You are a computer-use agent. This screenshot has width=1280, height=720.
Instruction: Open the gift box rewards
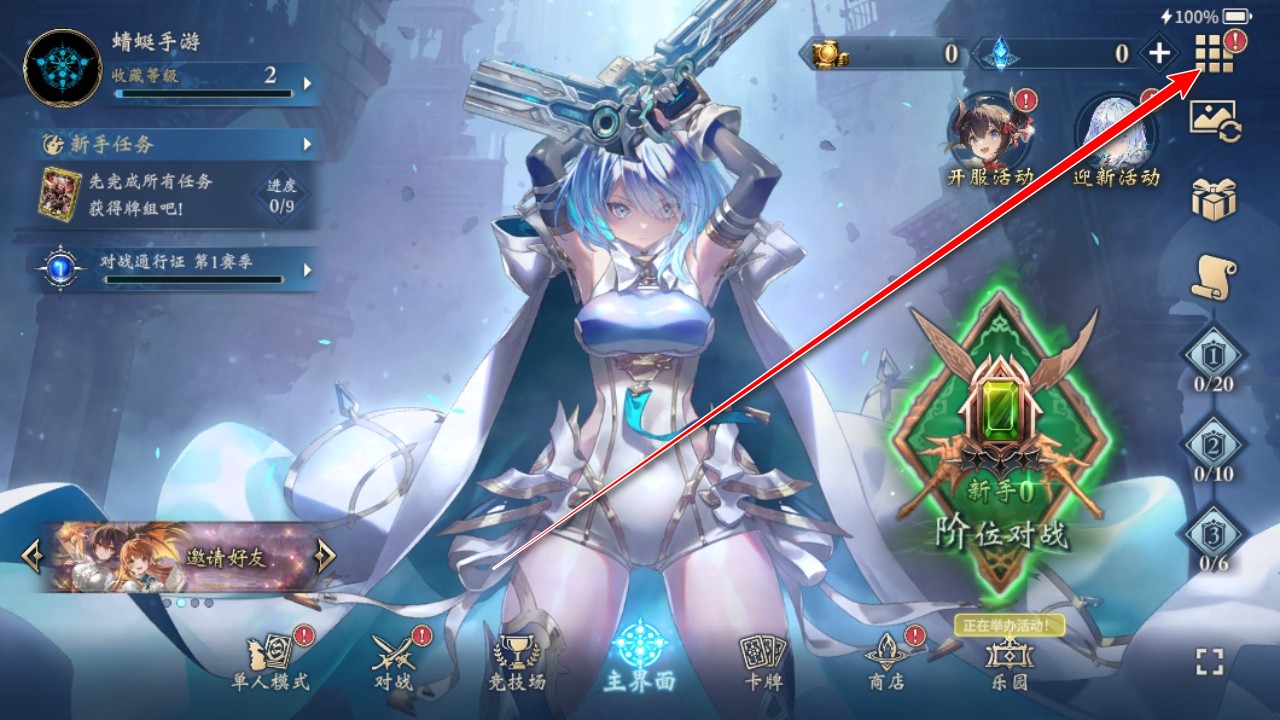pyautogui.click(x=1214, y=198)
